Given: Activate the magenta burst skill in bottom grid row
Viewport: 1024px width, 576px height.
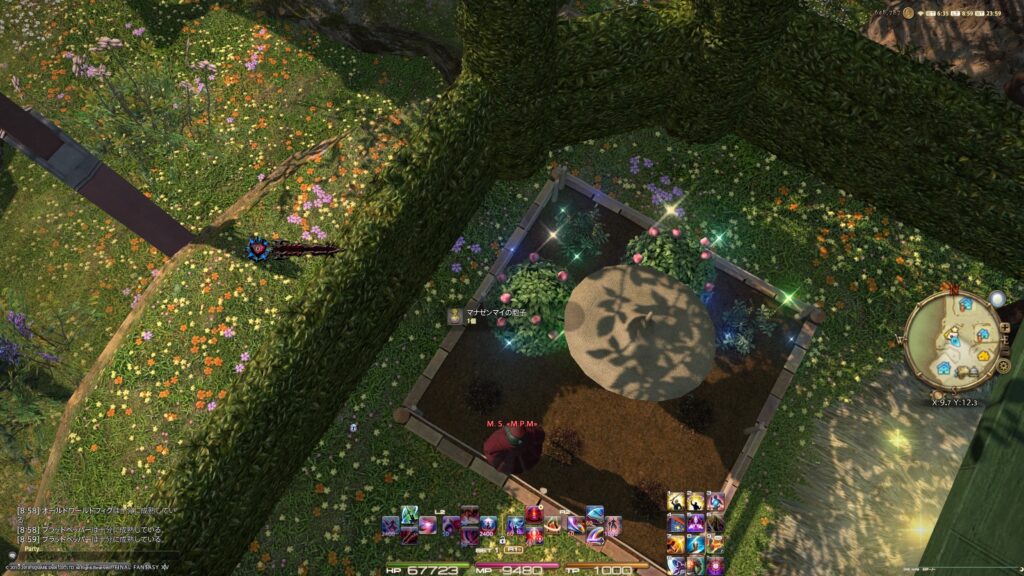Looking at the screenshot, I should pos(715,565).
